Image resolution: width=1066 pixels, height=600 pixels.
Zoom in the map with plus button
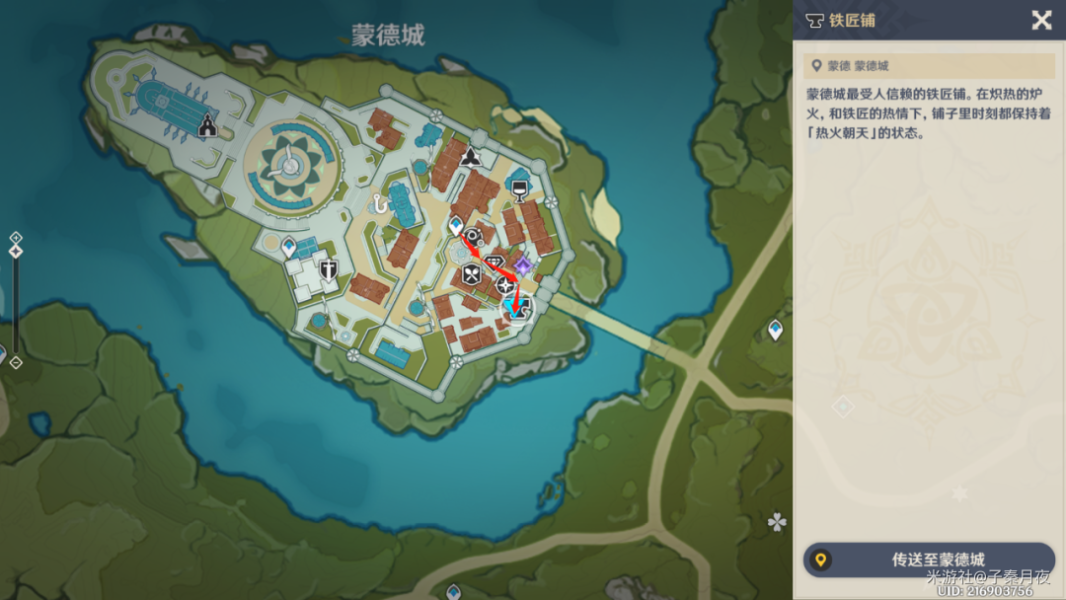[16, 237]
